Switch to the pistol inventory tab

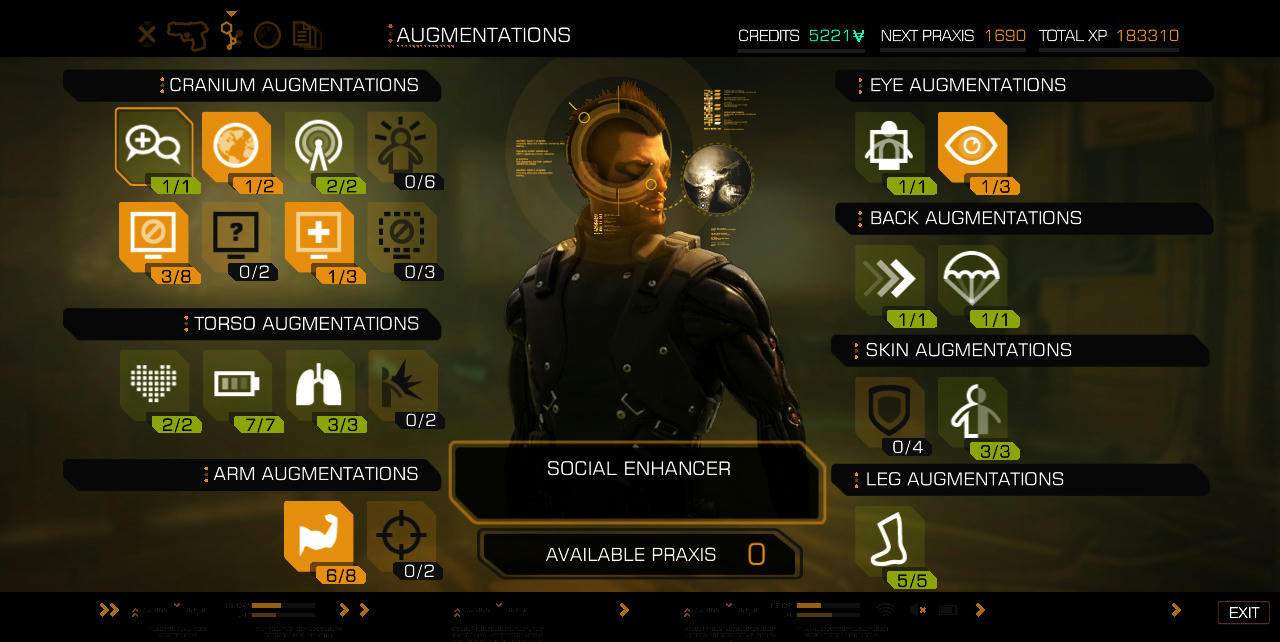pos(187,35)
